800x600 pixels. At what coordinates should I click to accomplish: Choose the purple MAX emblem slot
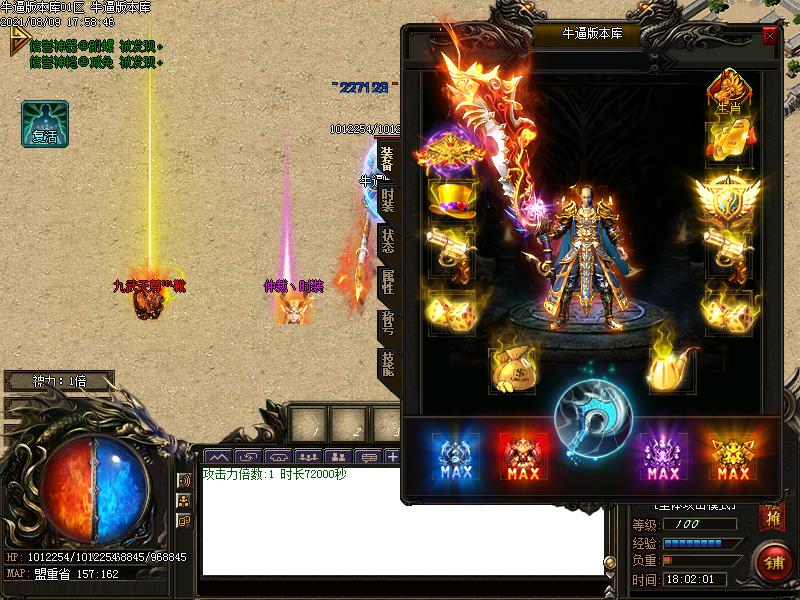click(663, 458)
